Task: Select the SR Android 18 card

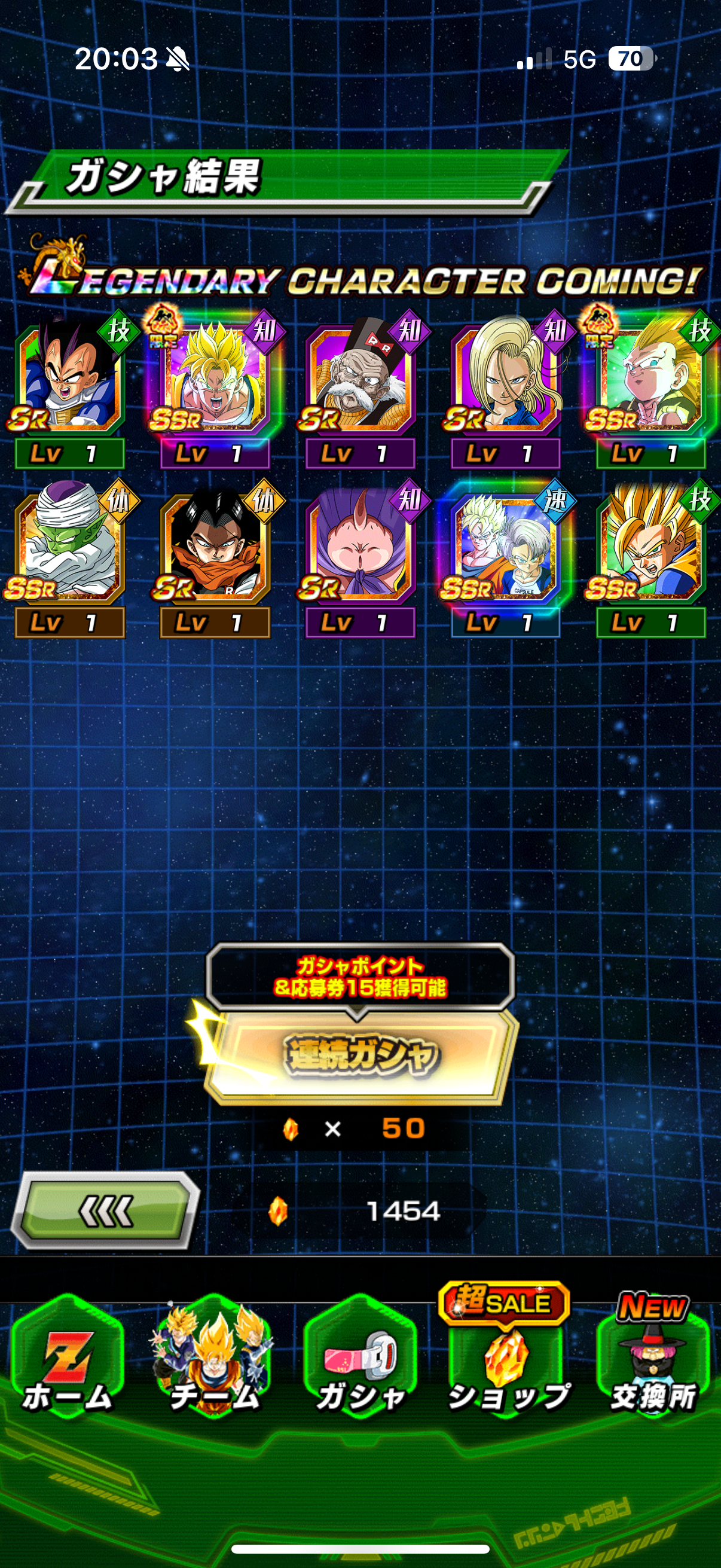Action: click(x=505, y=380)
